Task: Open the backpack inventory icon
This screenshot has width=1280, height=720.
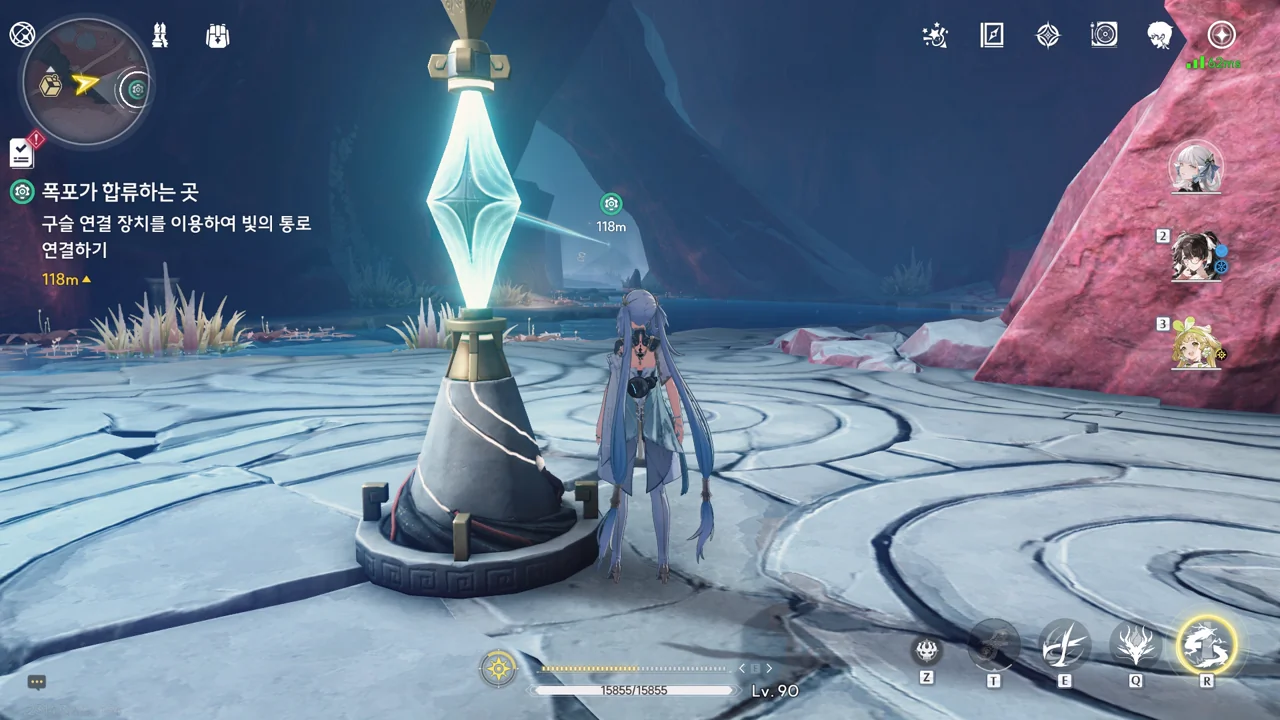Action: [217, 36]
